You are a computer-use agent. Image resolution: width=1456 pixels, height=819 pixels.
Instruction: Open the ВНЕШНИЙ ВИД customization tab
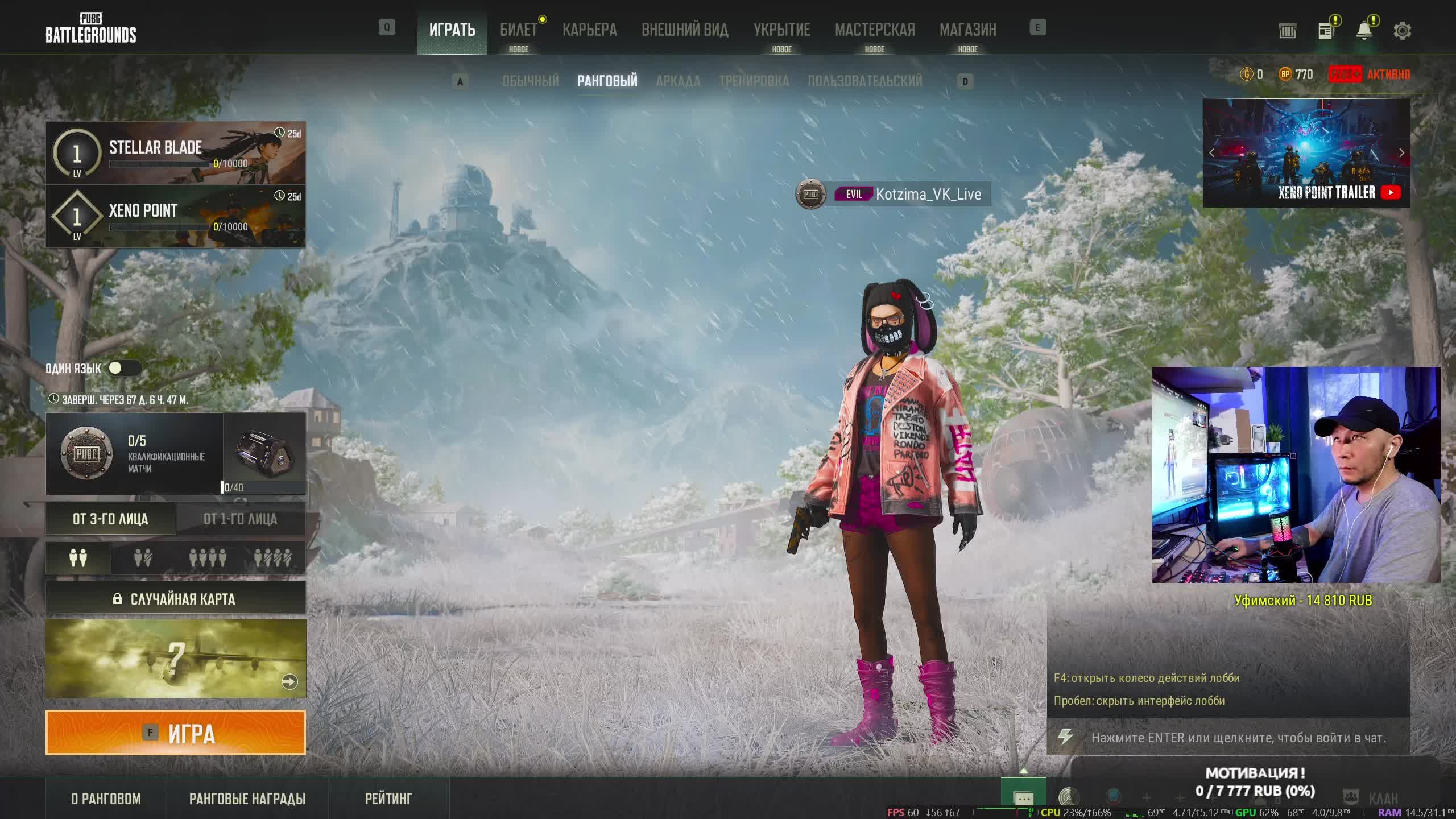tap(685, 30)
